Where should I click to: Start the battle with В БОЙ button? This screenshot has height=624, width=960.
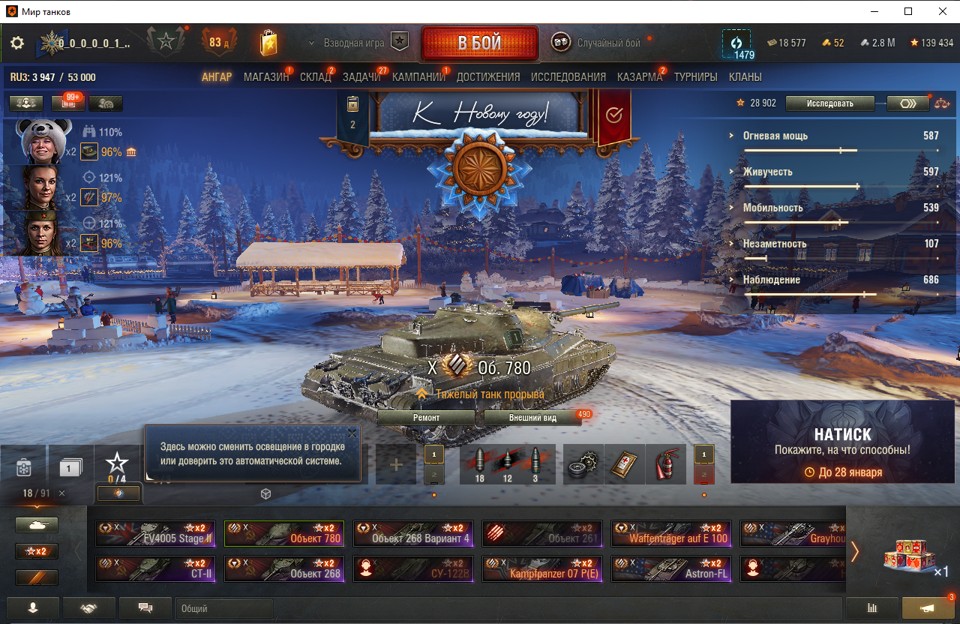[x=479, y=43]
